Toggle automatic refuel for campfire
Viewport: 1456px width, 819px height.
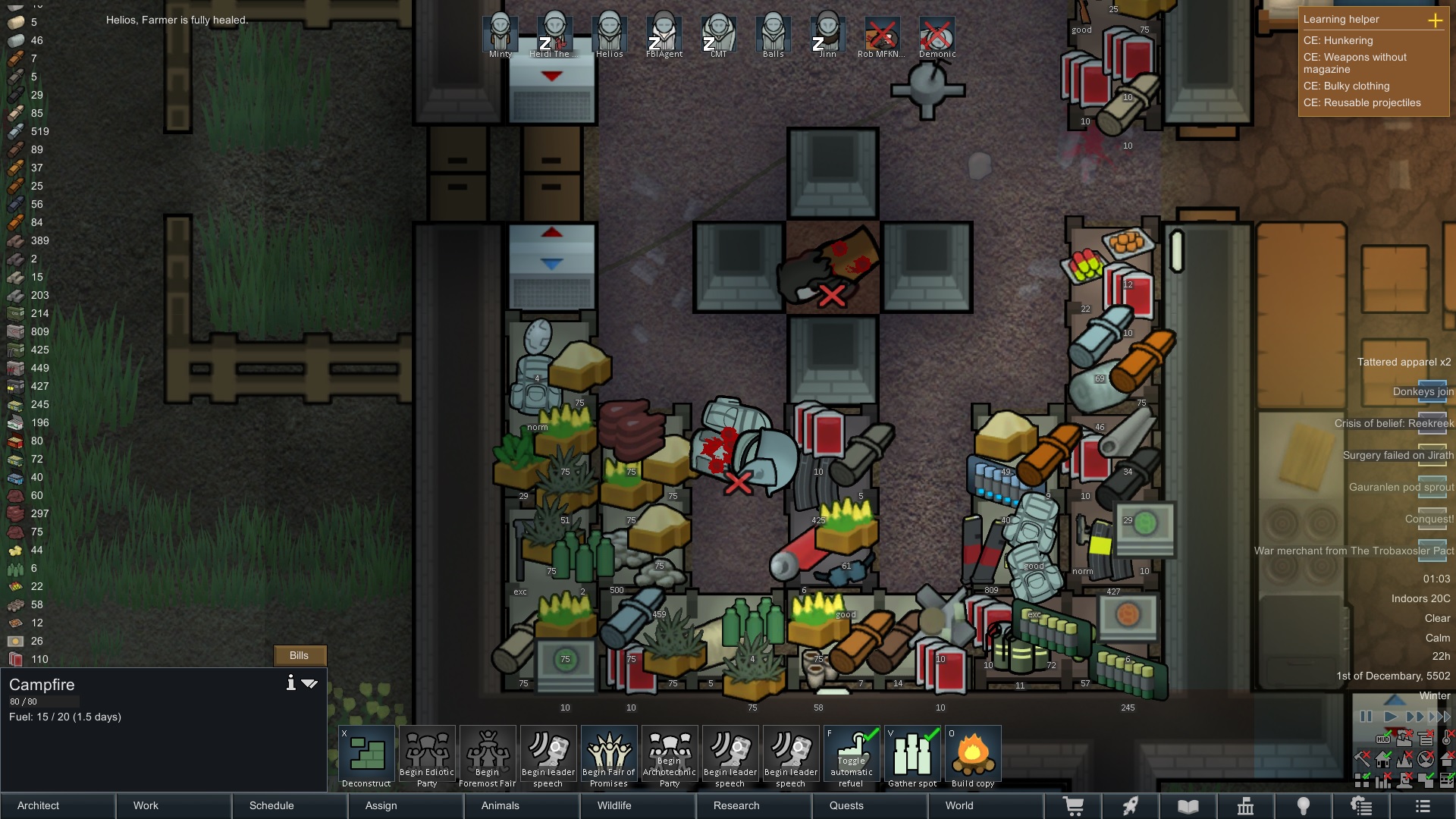coord(852,757)
